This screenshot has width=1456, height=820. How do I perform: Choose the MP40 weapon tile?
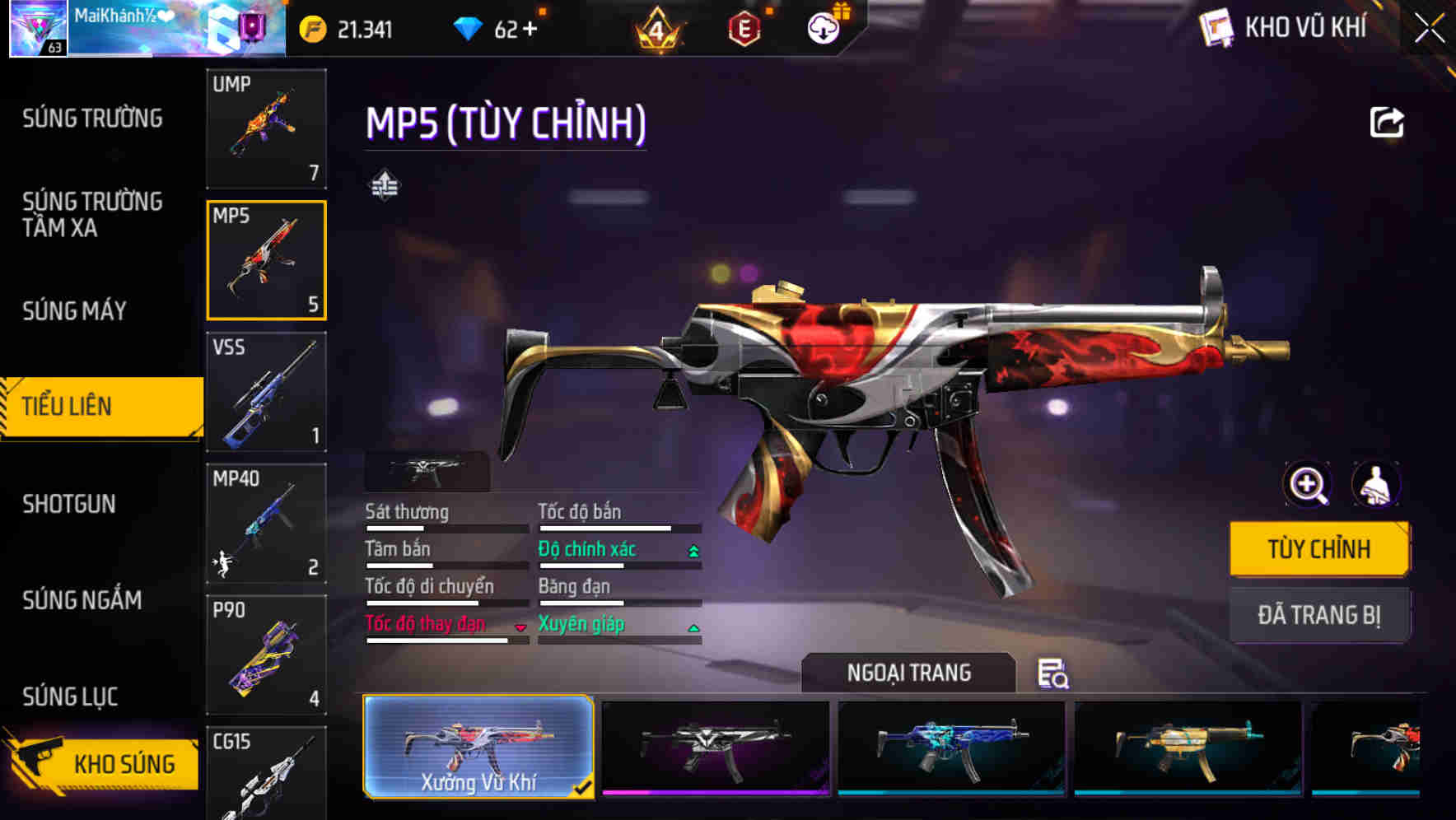pyautogui.click(x=266, y=524)
